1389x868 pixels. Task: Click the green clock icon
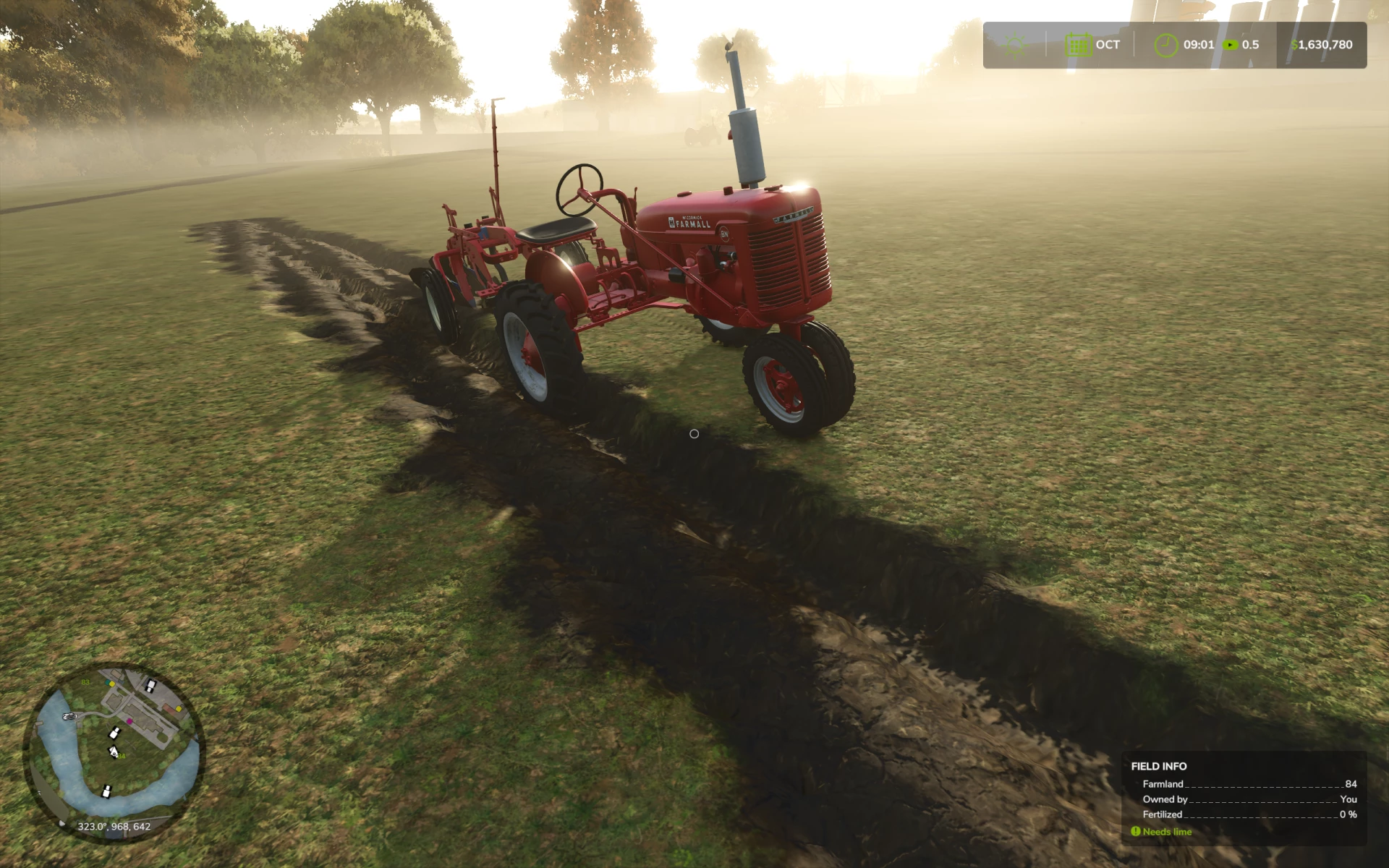[x=1165, y=45]
